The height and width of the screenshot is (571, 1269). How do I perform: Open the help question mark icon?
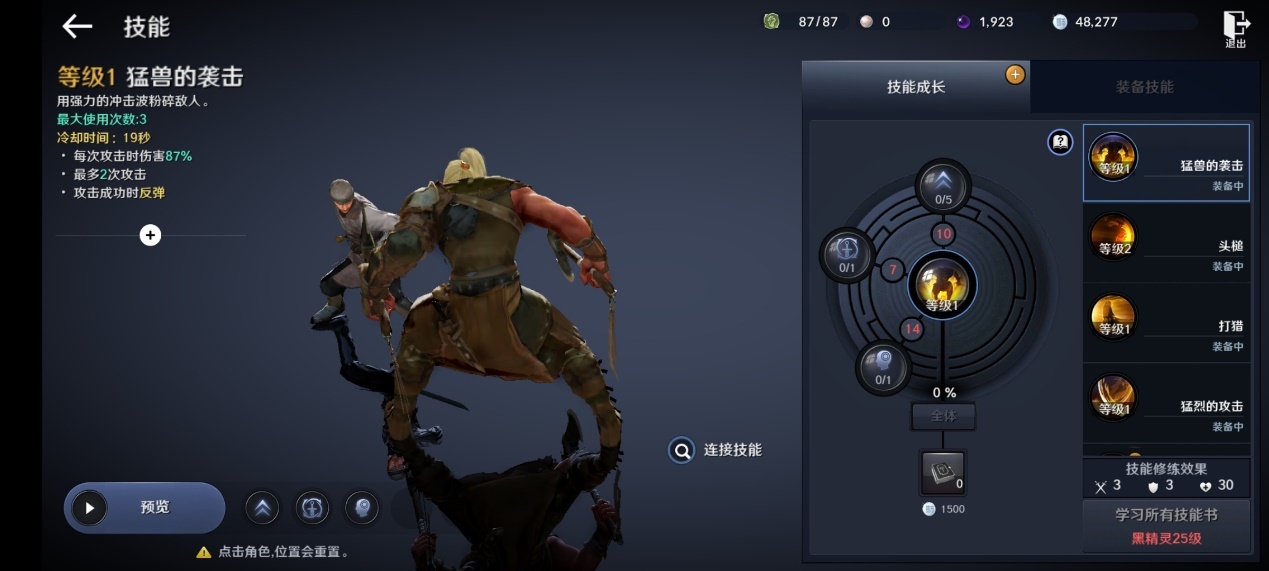click(1060, 143)
